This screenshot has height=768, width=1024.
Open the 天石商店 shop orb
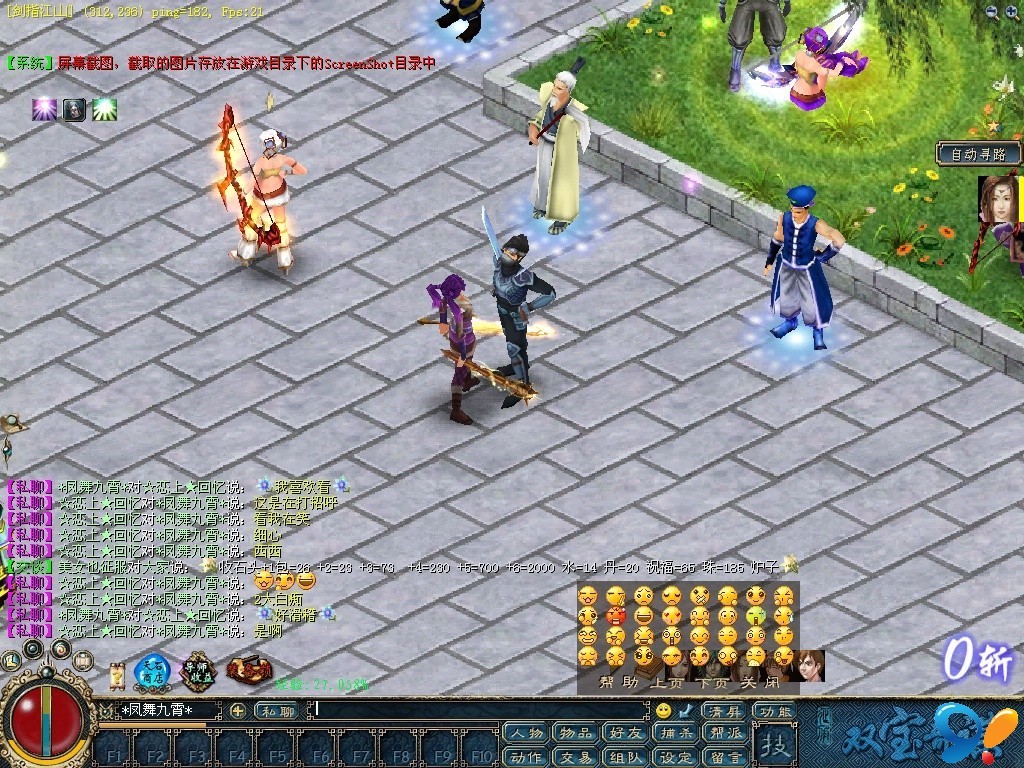click(153, 672)
